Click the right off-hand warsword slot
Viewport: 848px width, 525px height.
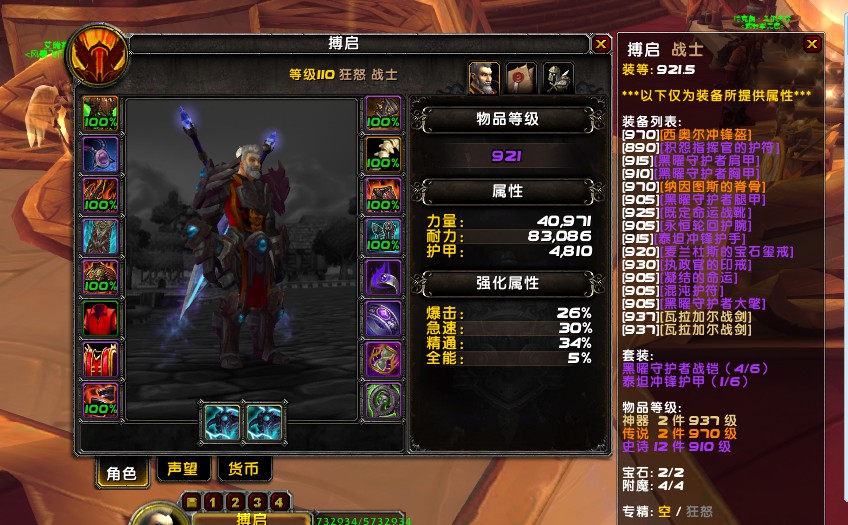(264, 421)
